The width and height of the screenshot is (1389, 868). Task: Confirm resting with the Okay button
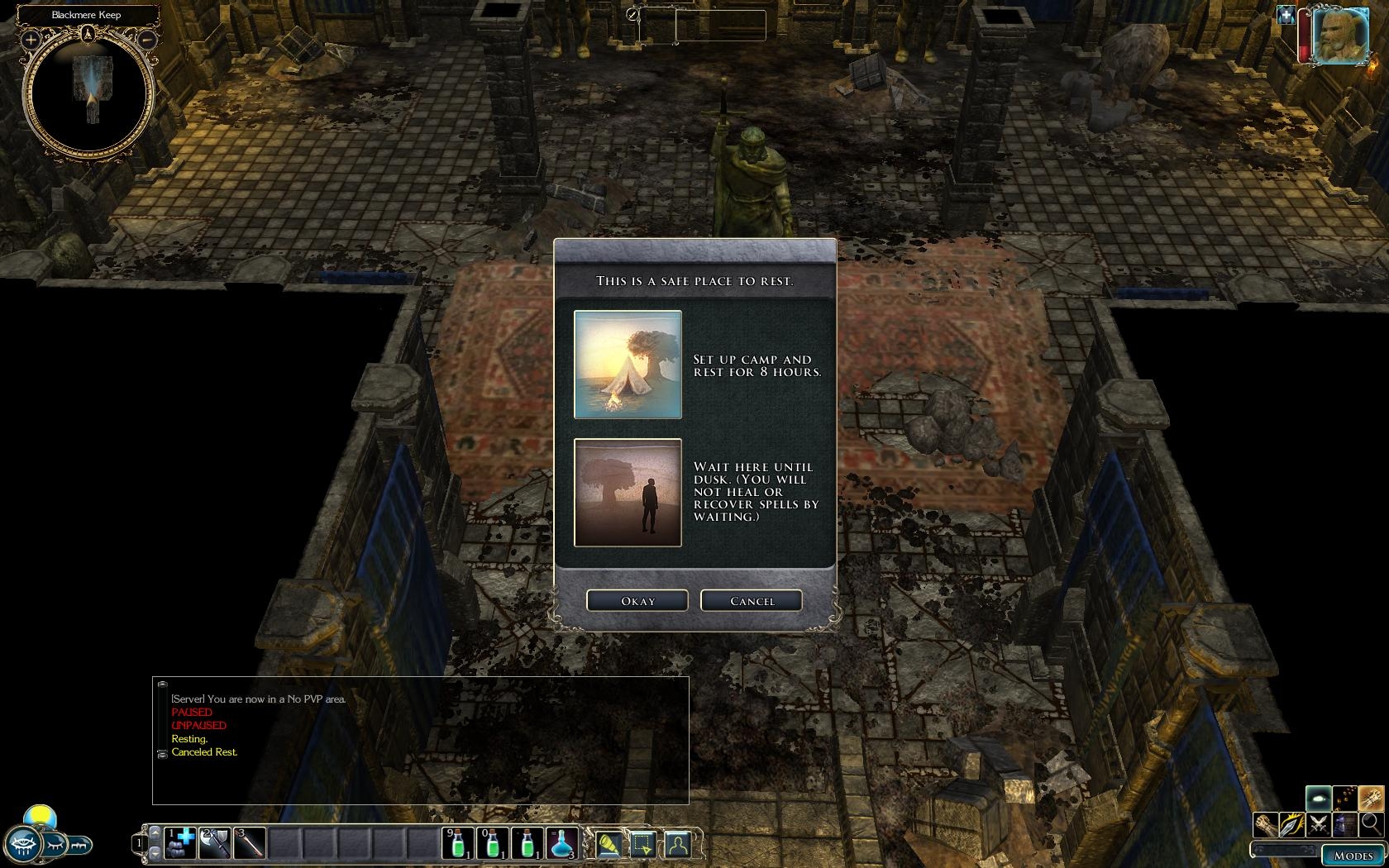(x=637, y=601)
